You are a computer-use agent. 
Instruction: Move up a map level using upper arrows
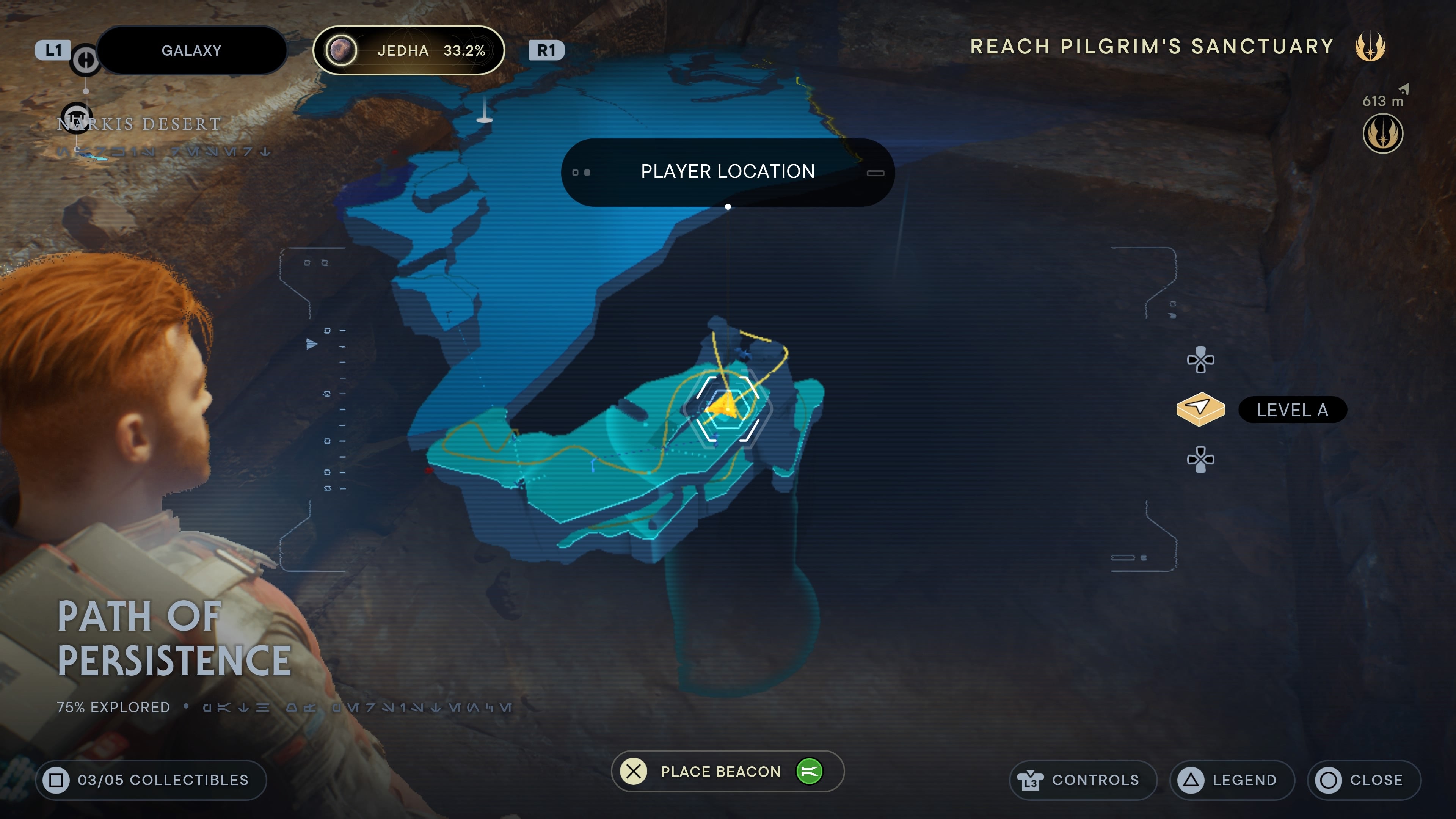(x=1200, y=360)
